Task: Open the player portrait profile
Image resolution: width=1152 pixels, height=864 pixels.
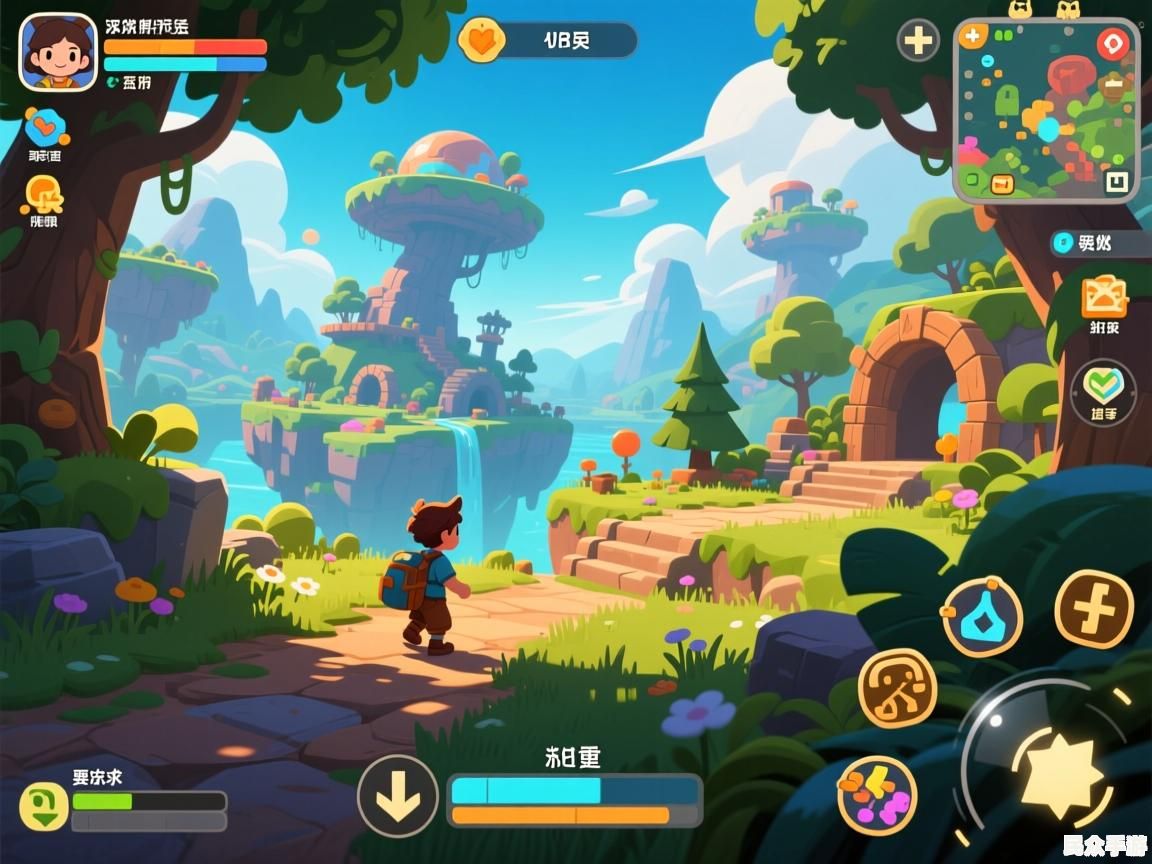Action: point(58,51)
